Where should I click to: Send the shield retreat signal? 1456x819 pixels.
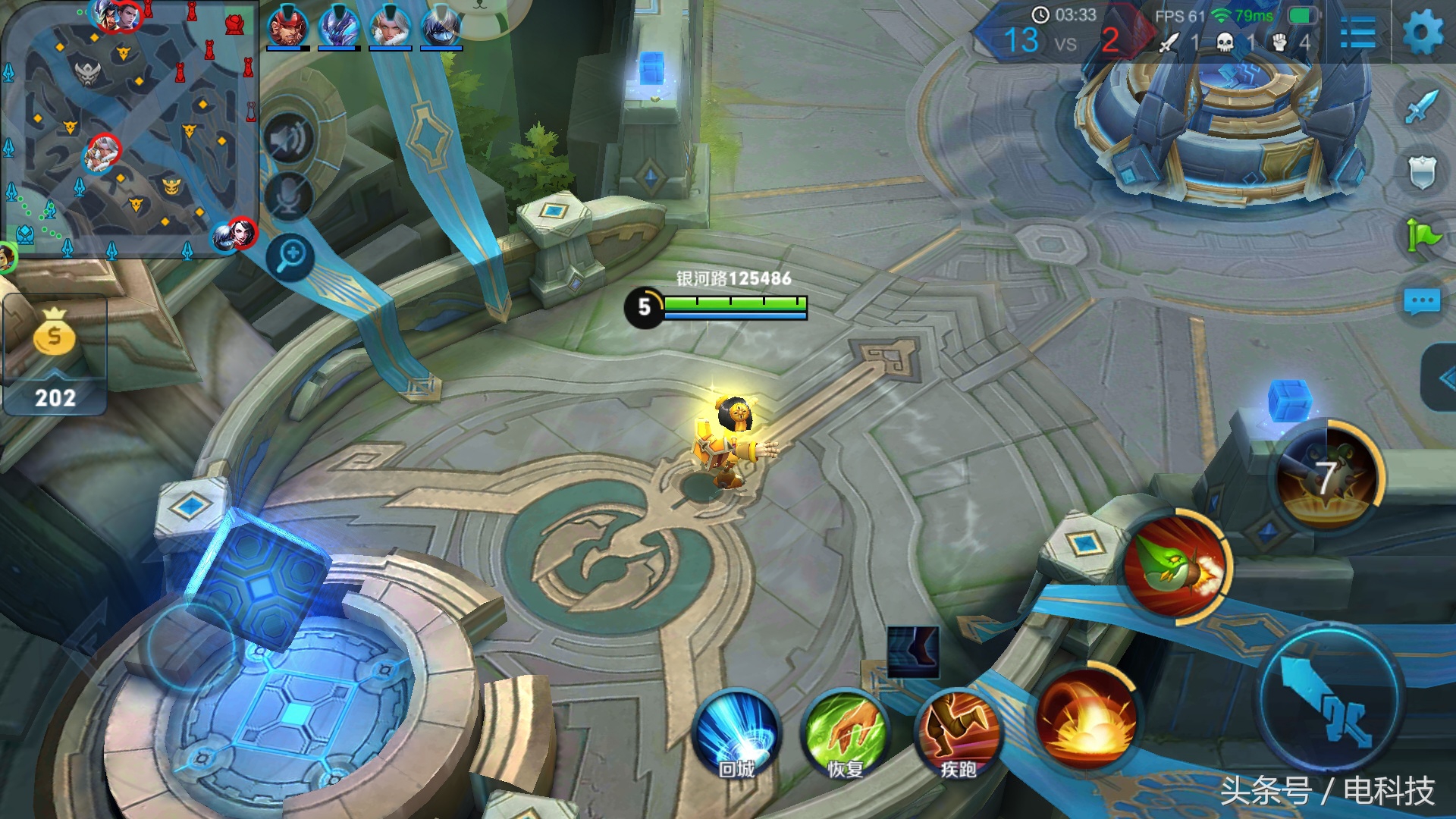tap(1422, 172)
